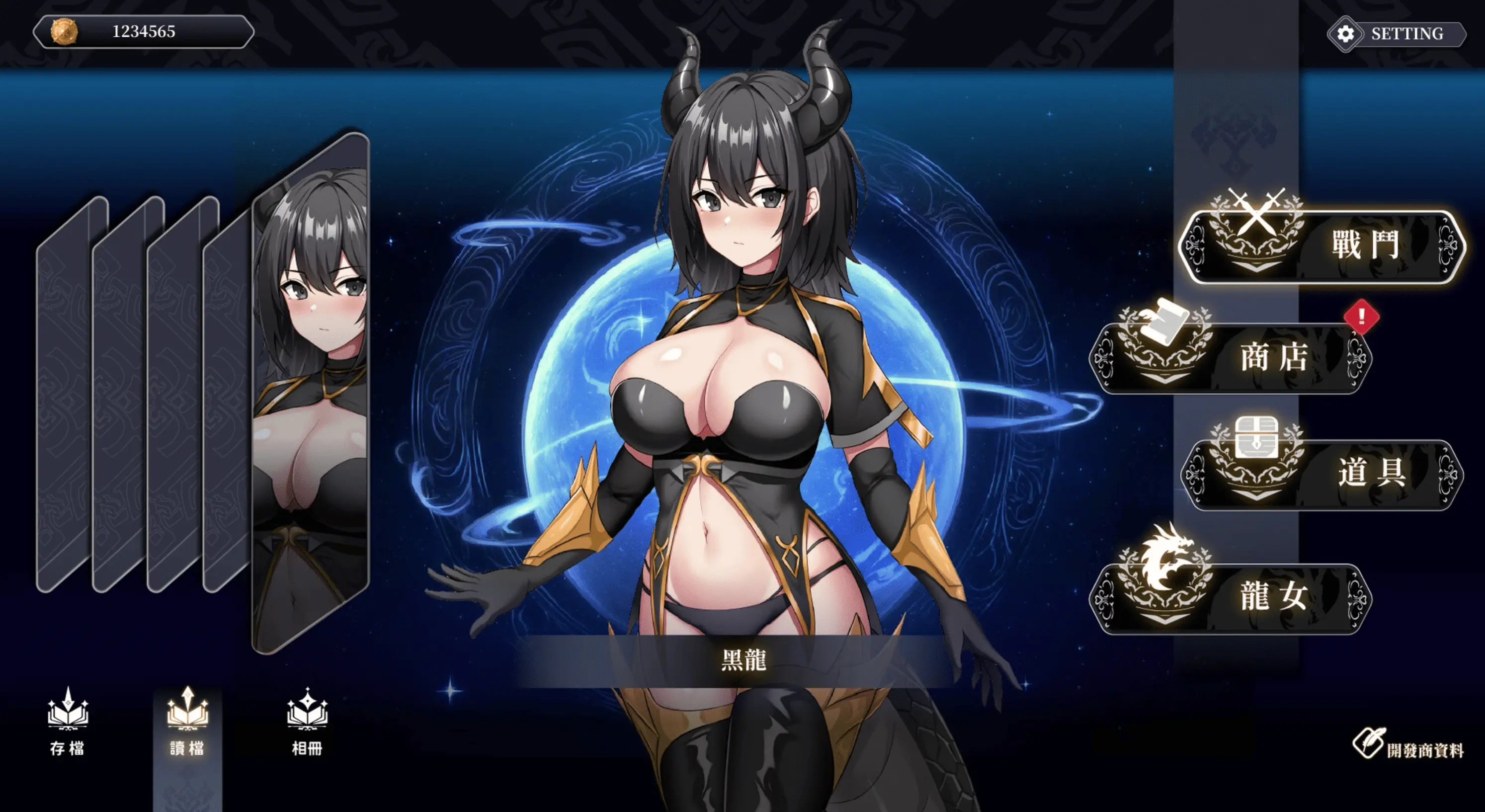Open the 商店 shop
Viewport: 1485px width, 812px height.
(1230, 358)
